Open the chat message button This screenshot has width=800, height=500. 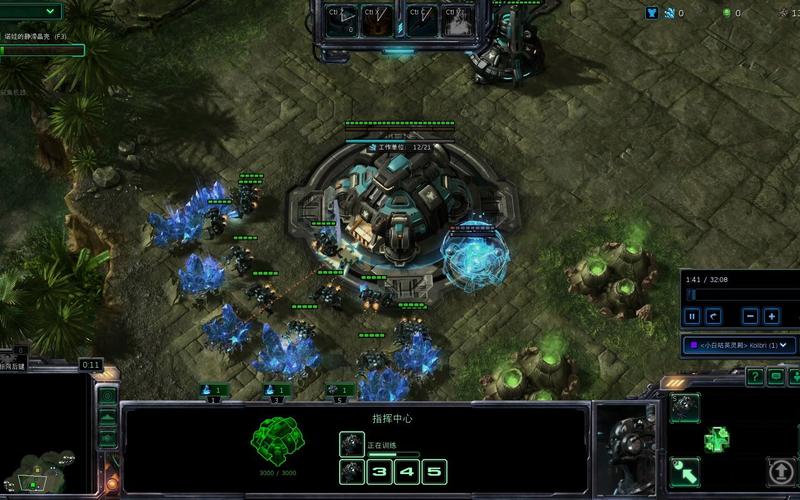click(x=776, y=376)
